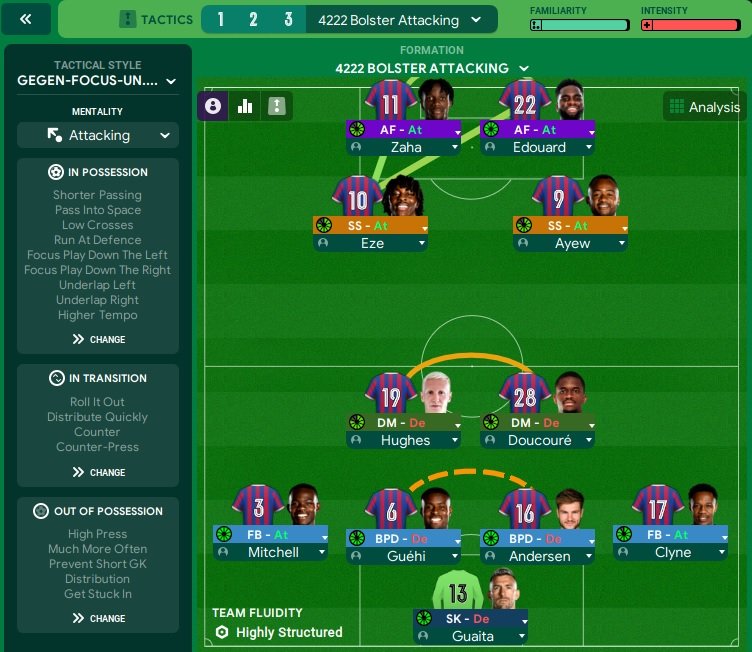752x652 pixels.
Task: Select Eze's number 10 shirt
Action: pyautogui.click(x=357, y=198)
